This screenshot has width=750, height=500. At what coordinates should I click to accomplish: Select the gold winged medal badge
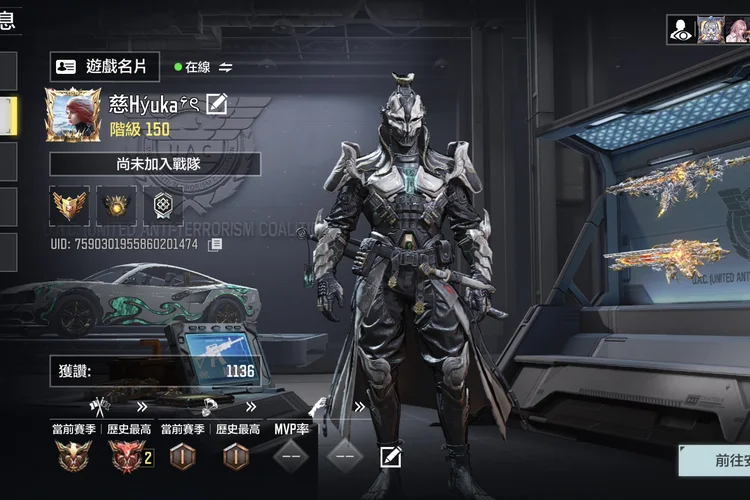pyautogui.click(x=70, y=205)
